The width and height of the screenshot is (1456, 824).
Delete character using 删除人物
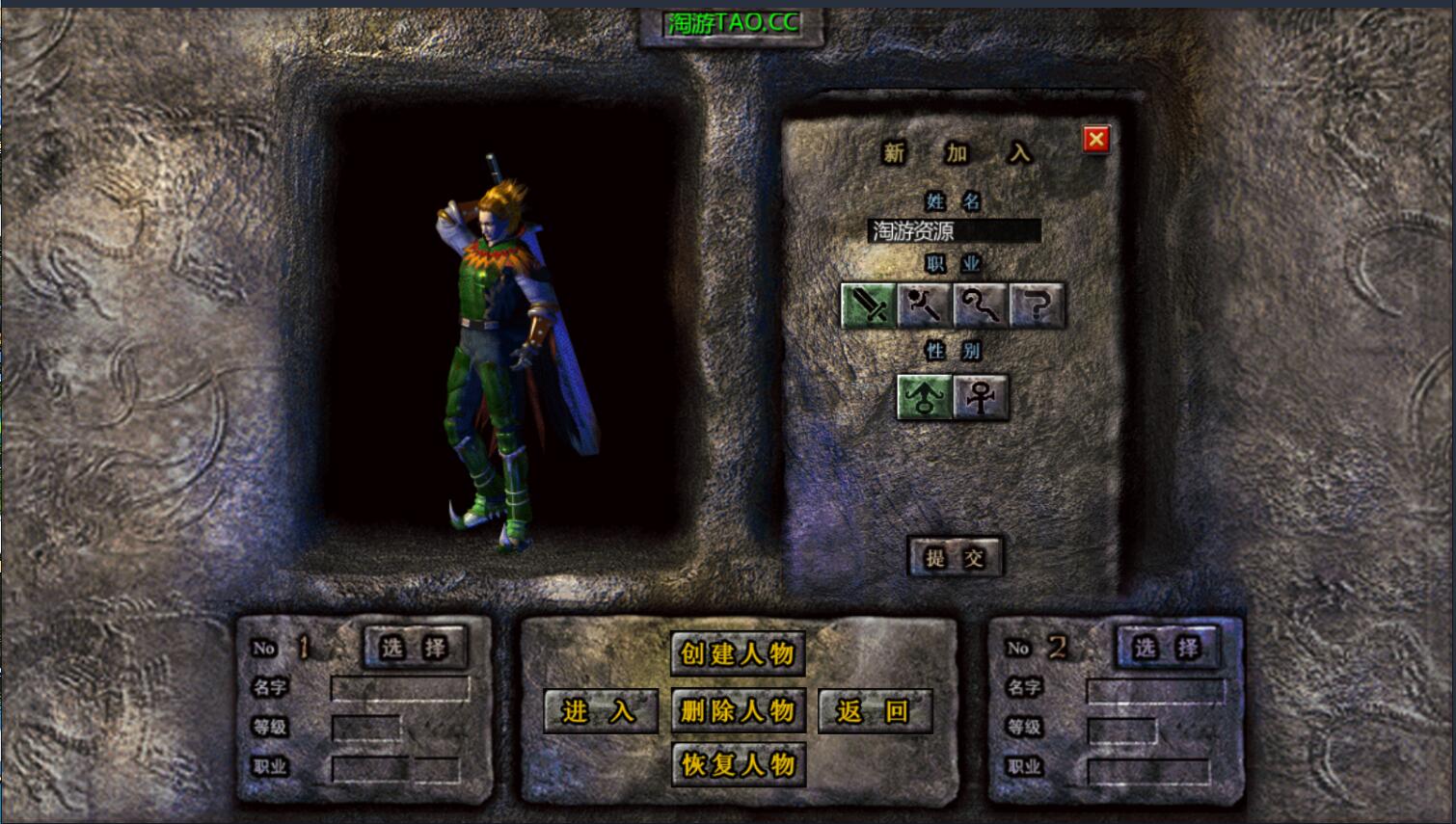pyautogui.click(x=738, y=712)
